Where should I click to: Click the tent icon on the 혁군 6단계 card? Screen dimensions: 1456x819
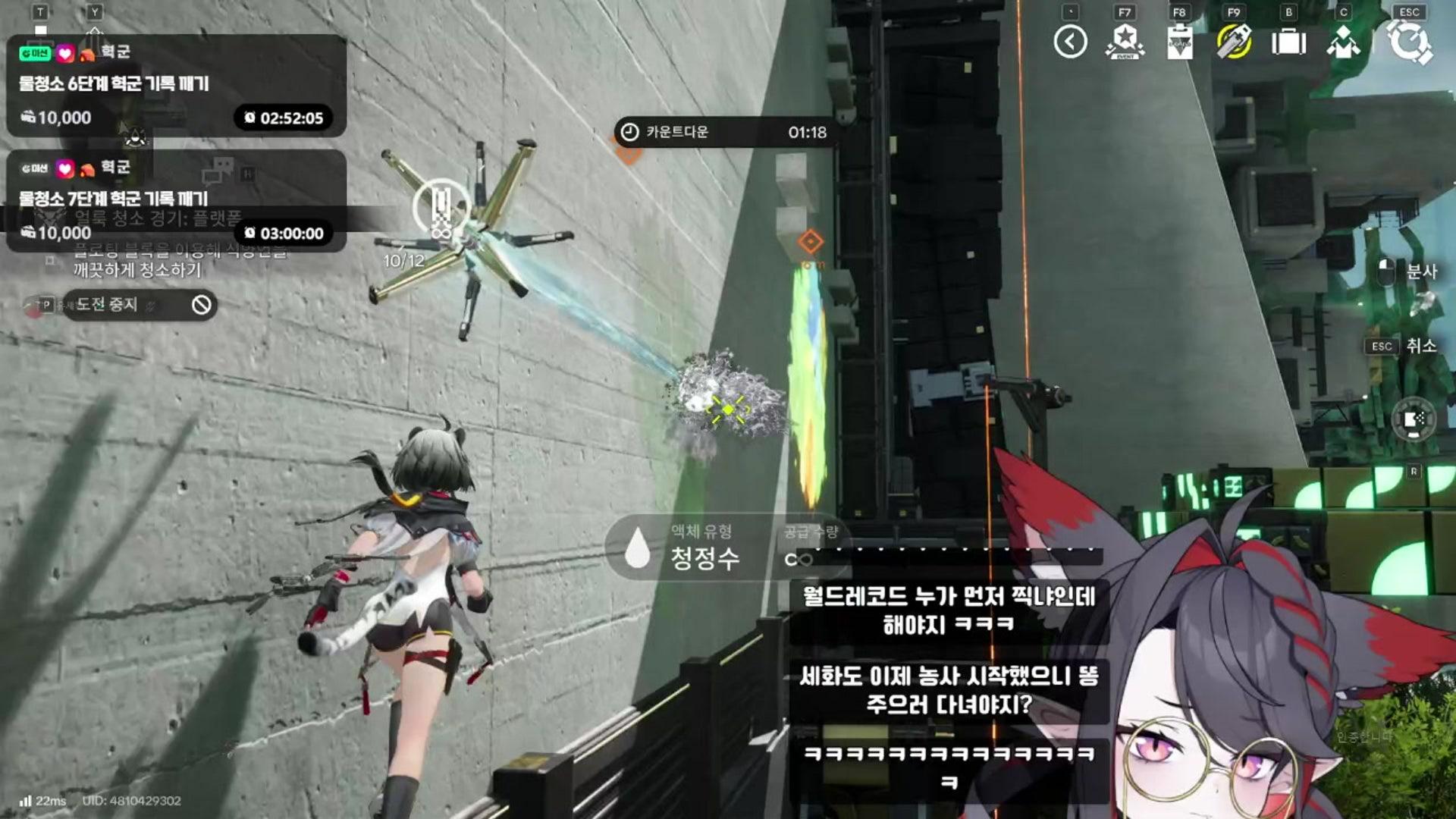coord(88,55)
